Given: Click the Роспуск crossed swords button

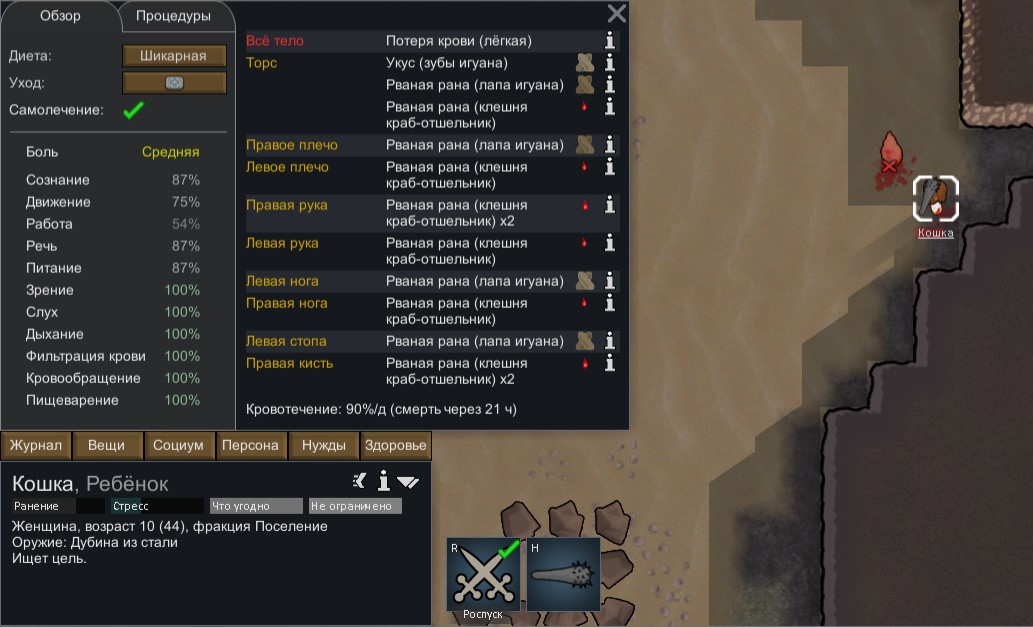Looking at the screenshot, I should pos(484,576).
